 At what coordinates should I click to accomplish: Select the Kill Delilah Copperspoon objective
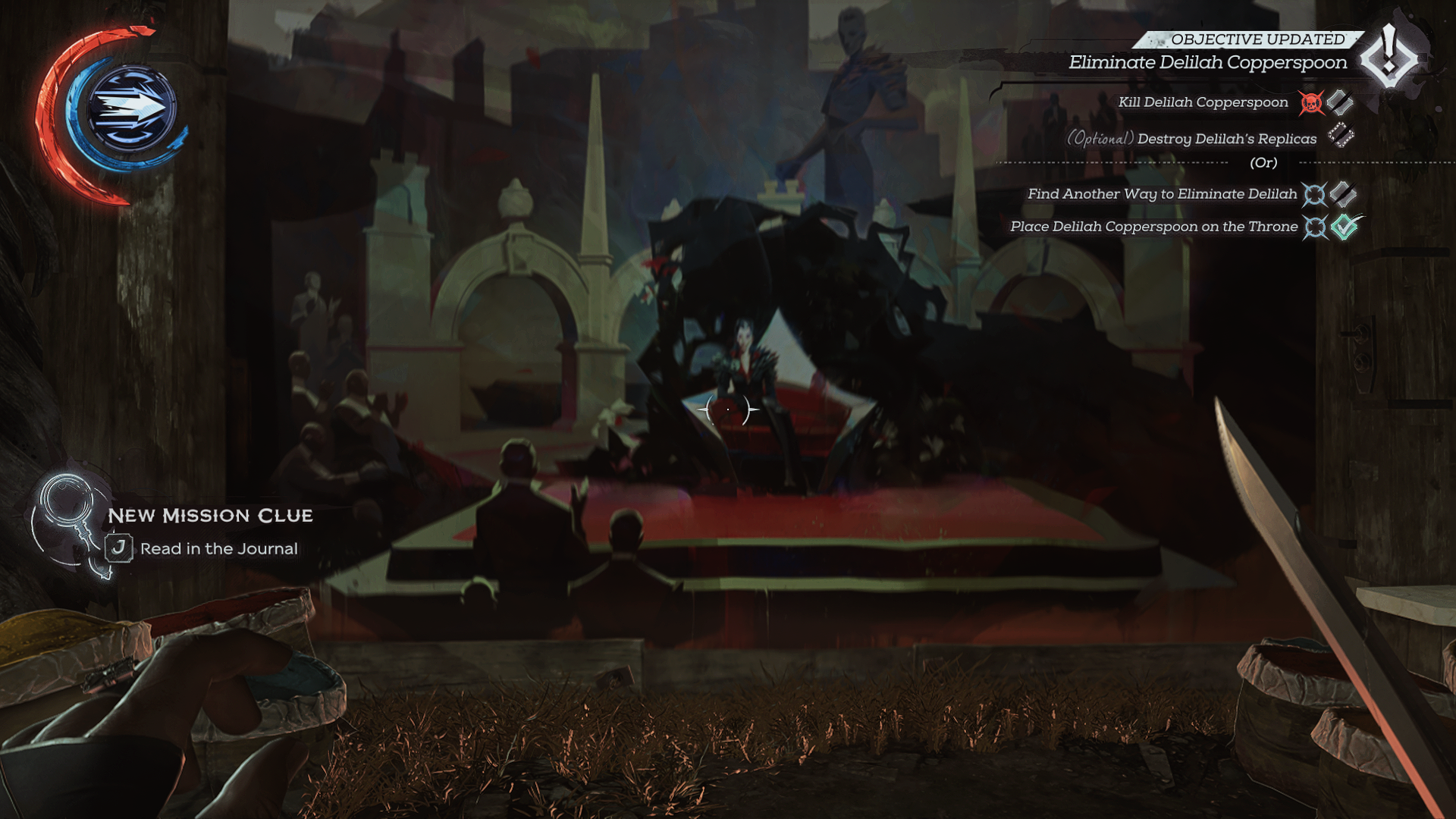1203,102
